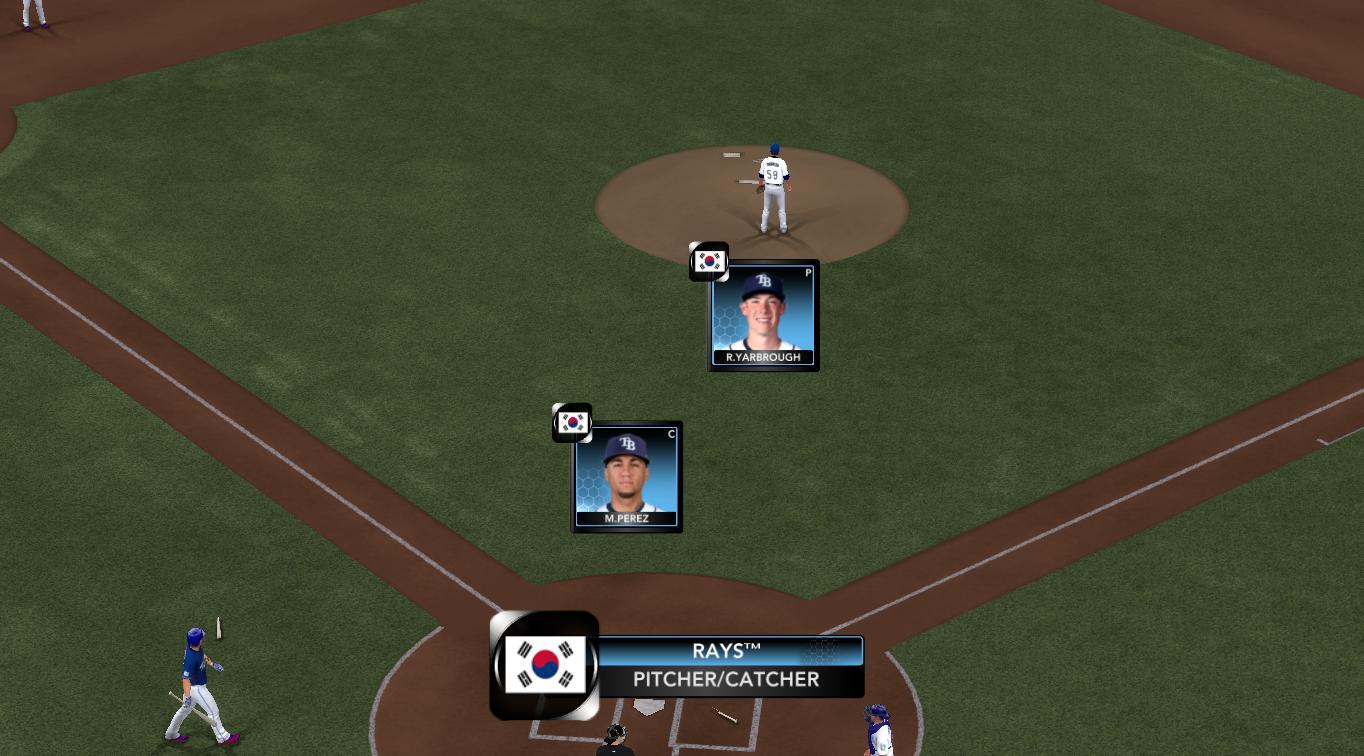Click the Rays Pitcher/Catcher banner

click(x=726, y=666)
